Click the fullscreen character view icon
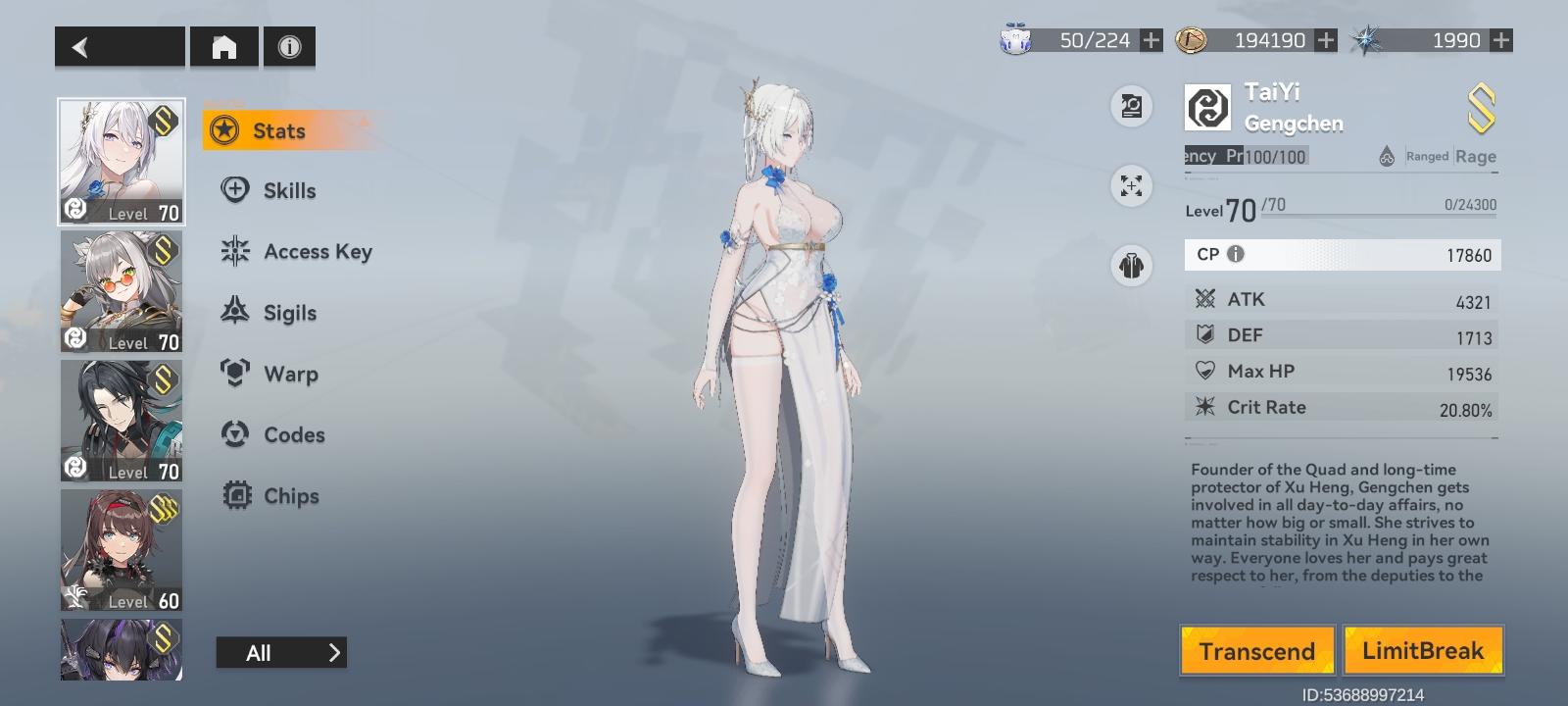The image size is (1568, 706). [x=1132, y=186]
